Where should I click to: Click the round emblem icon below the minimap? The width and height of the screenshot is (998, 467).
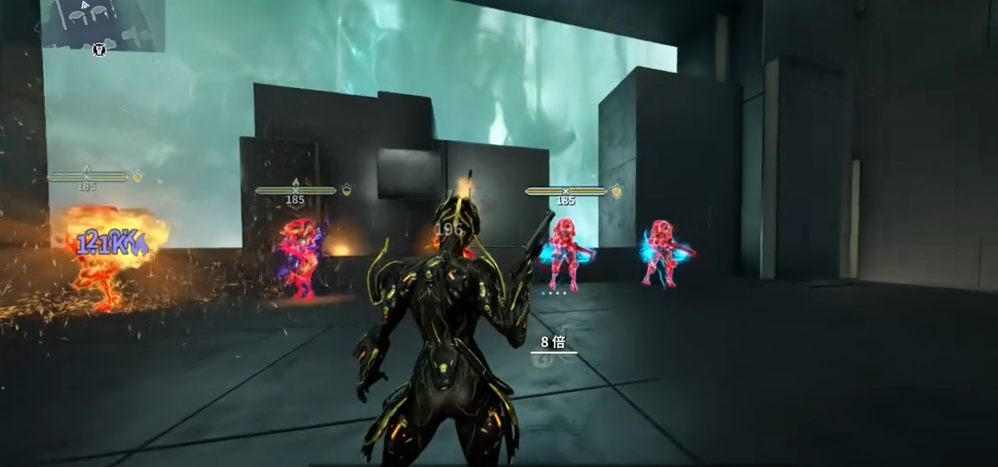tap(100, 49)
